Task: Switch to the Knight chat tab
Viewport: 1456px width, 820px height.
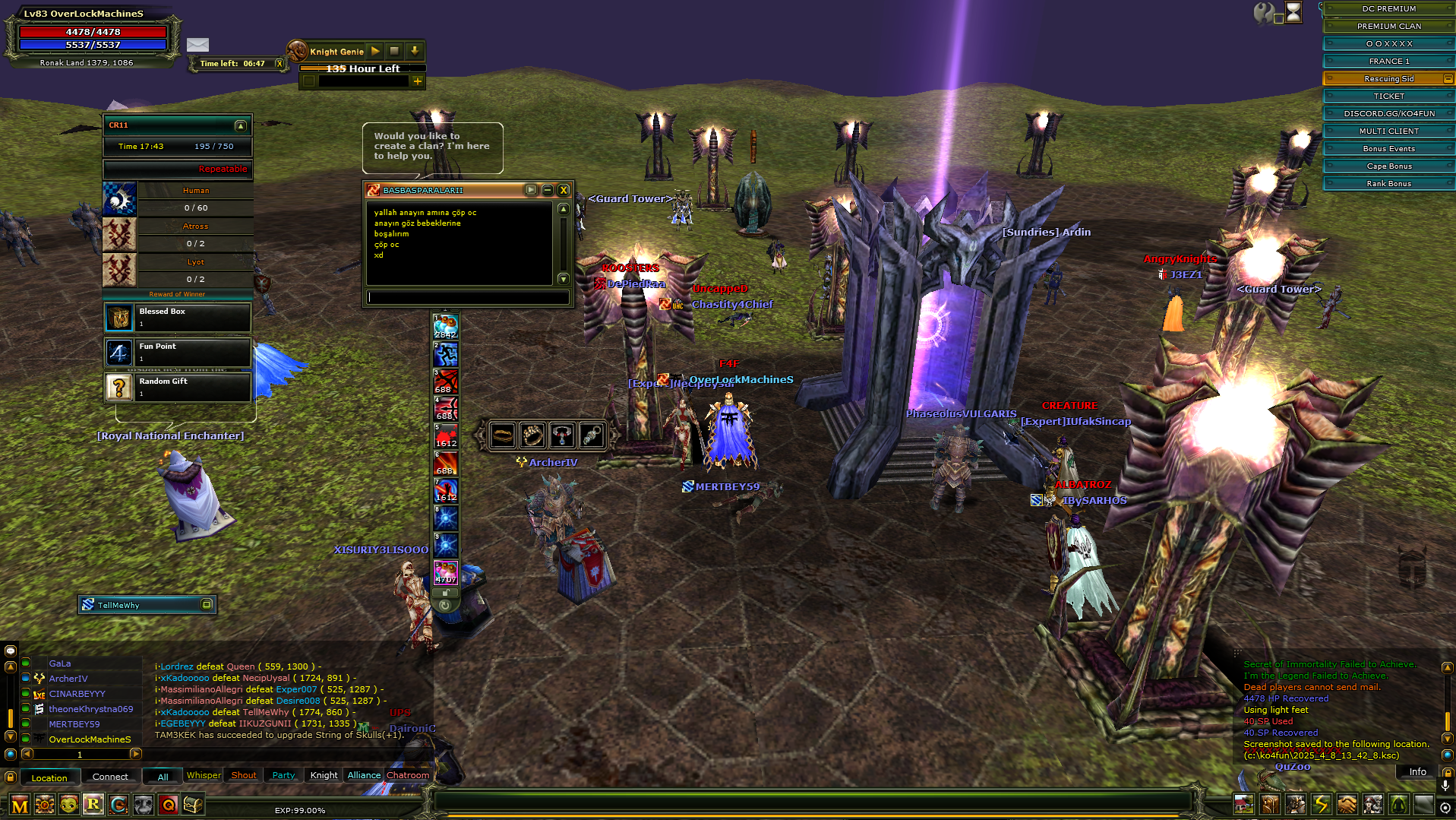Action: click(323, 774)
